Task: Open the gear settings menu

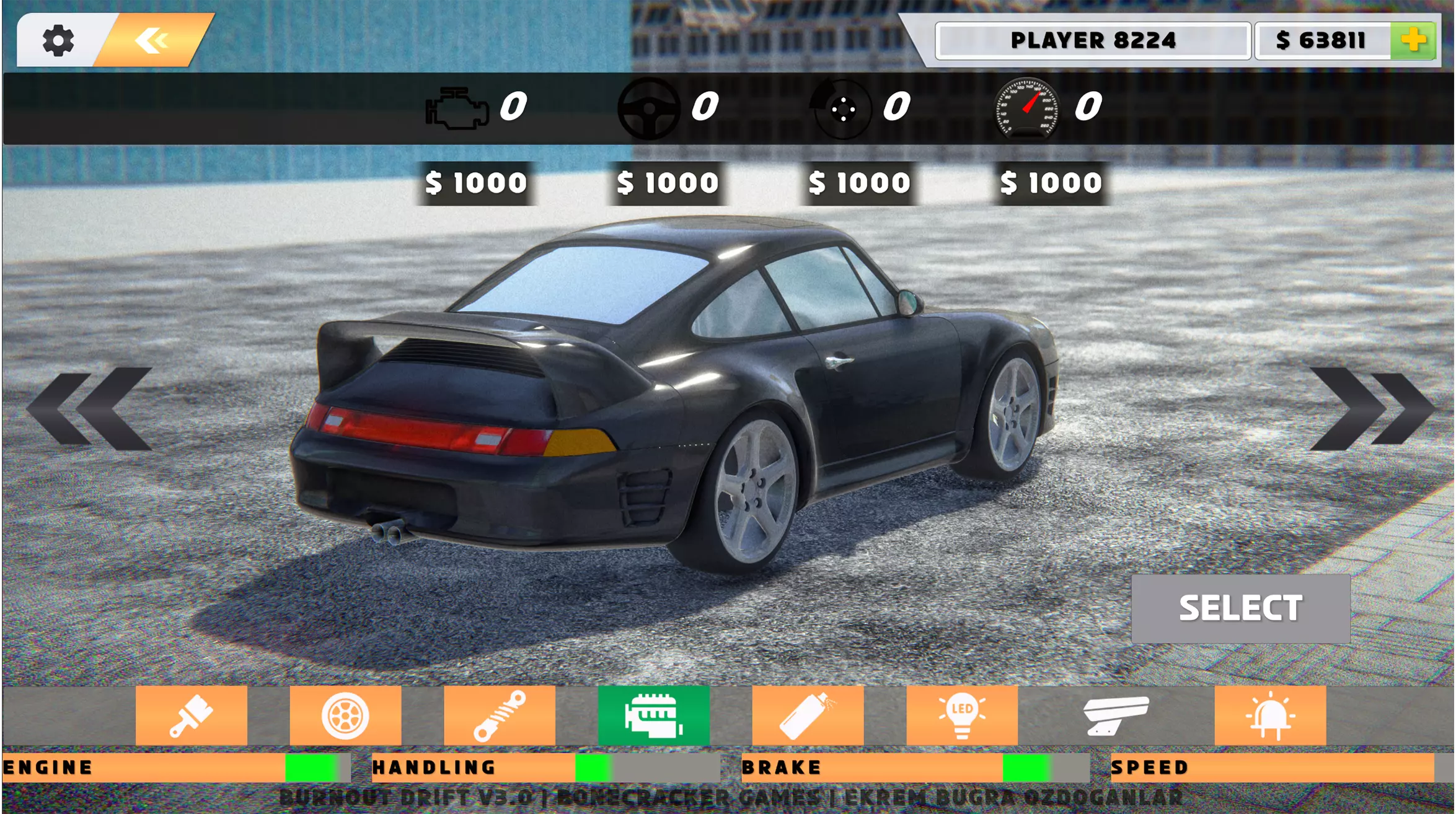Action: click(58, 41)
